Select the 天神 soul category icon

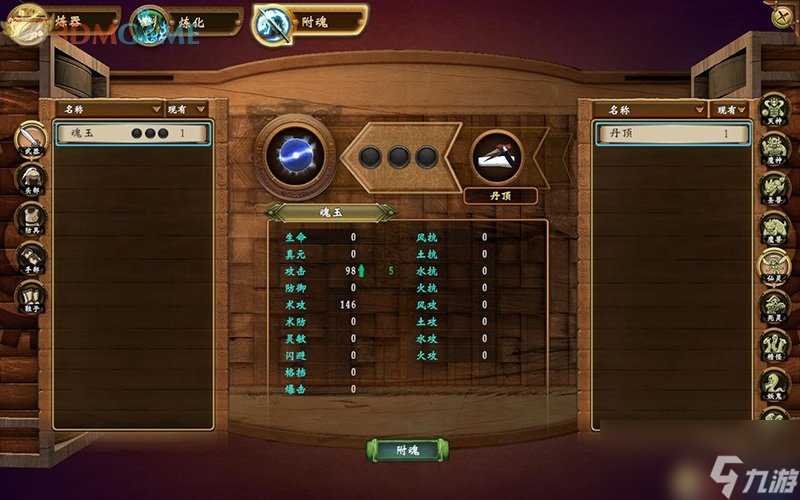[x=775, y=110]
